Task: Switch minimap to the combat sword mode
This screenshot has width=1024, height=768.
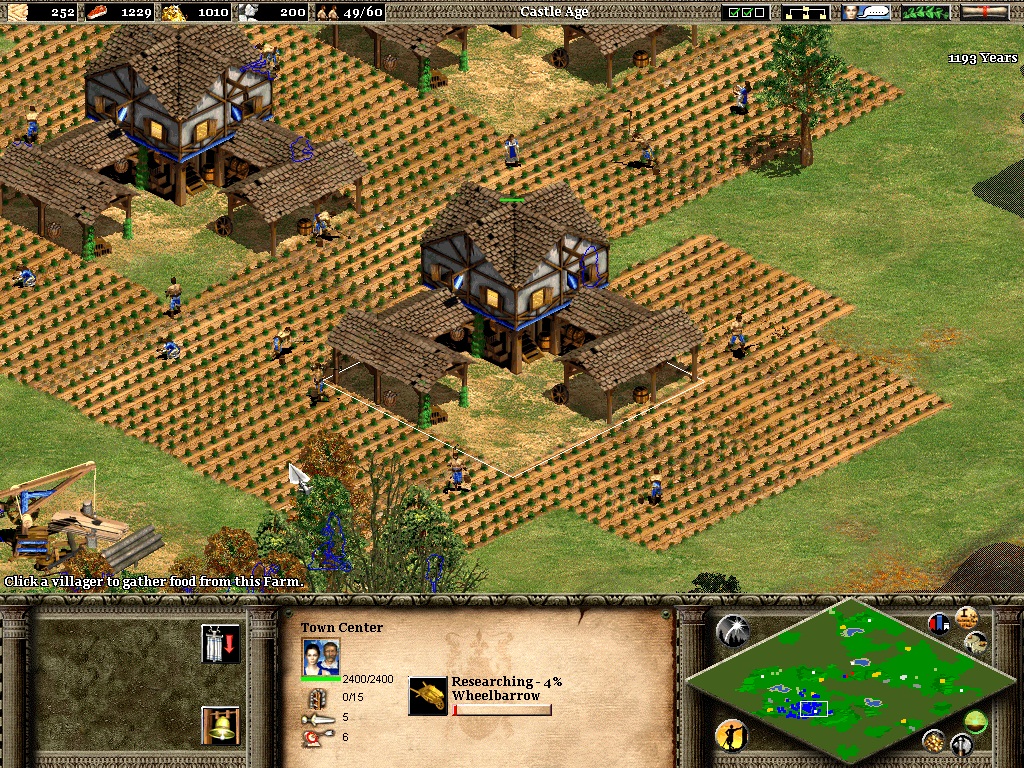Action: [961, 745]
